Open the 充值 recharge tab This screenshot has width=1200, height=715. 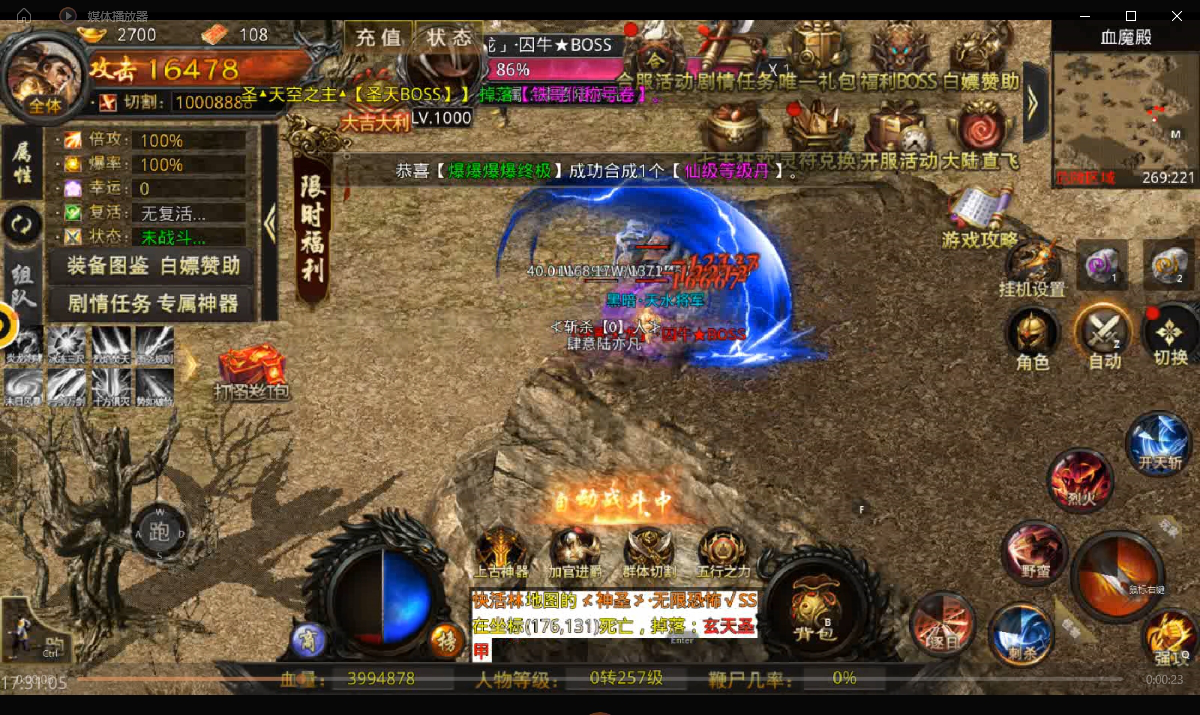click(378, 38)
